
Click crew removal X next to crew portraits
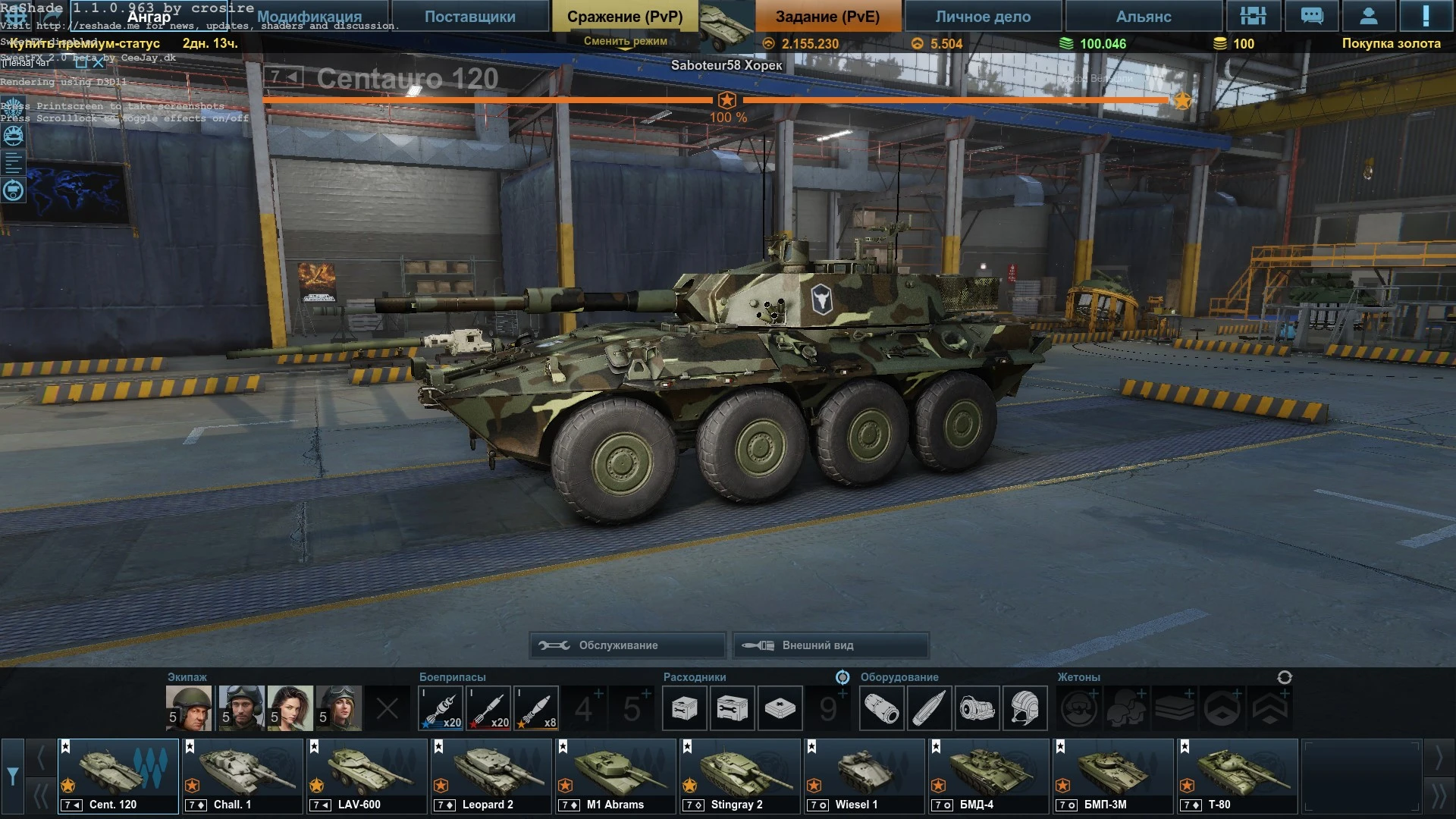coord(388,708)
